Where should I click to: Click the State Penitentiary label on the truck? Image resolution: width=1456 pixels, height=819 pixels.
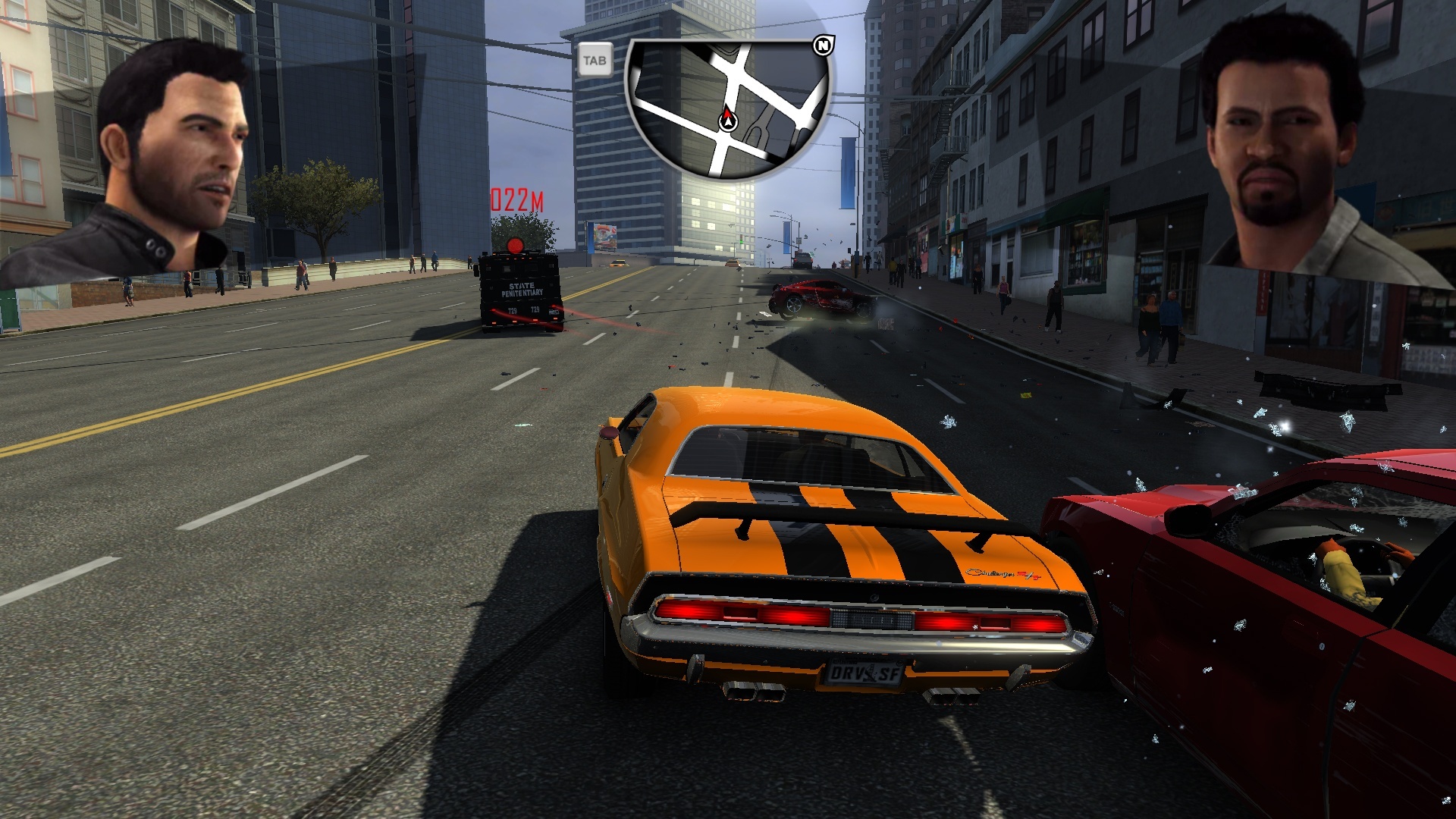tap(523, 290)
